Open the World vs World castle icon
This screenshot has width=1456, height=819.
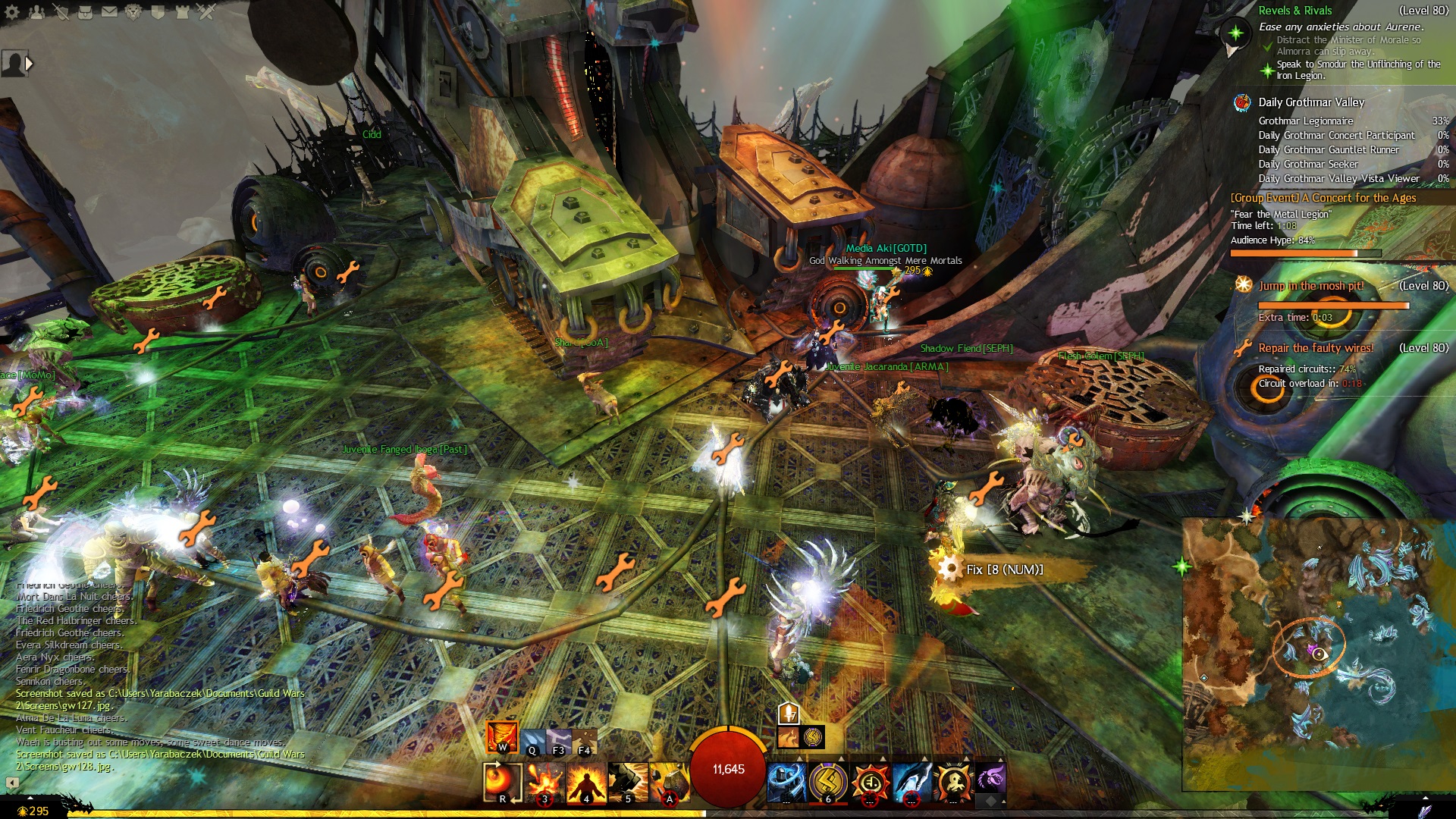(x=182, y=12)
